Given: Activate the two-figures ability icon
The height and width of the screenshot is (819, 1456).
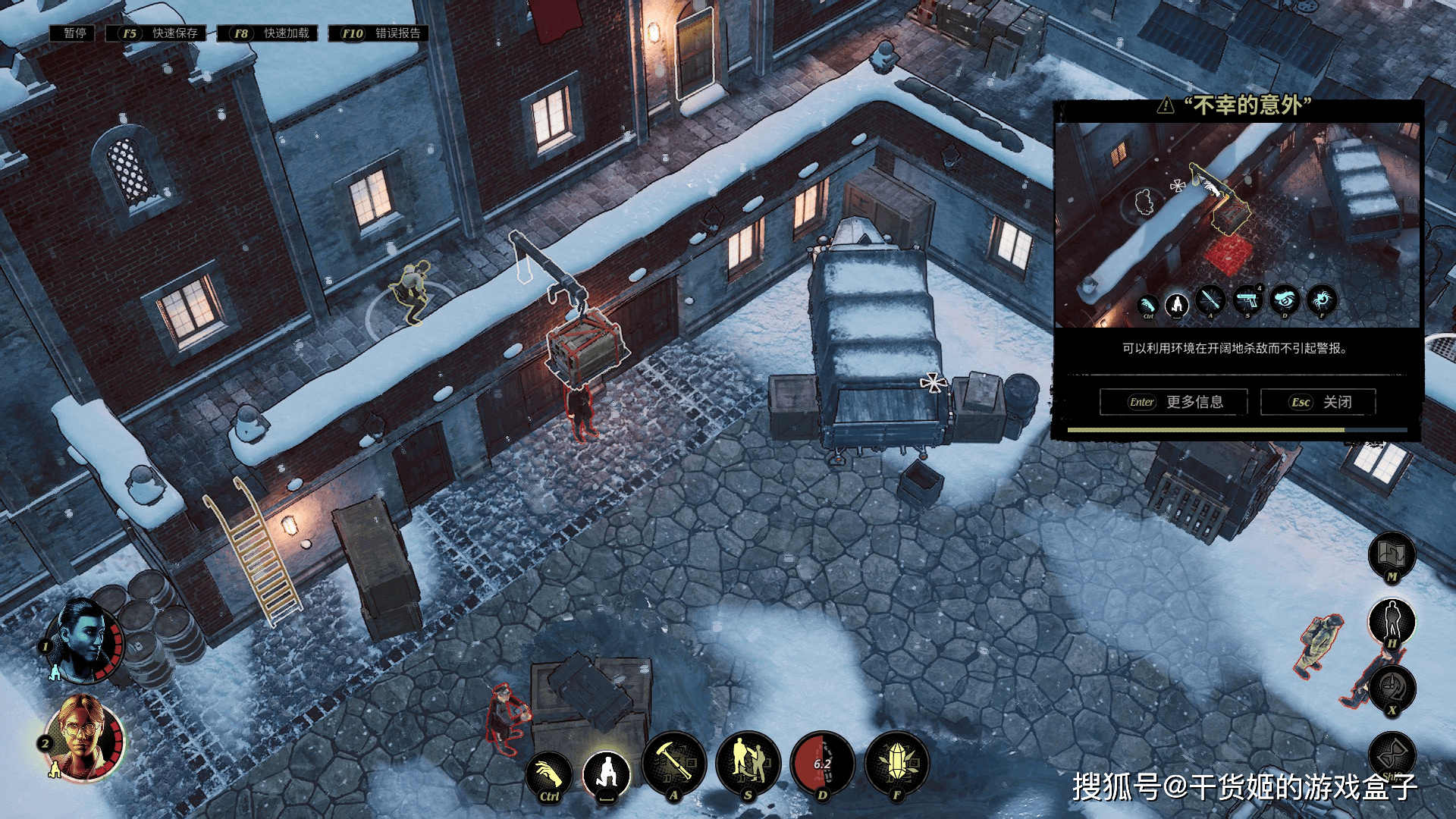Looking at the screenshot, I should (748, 764).
